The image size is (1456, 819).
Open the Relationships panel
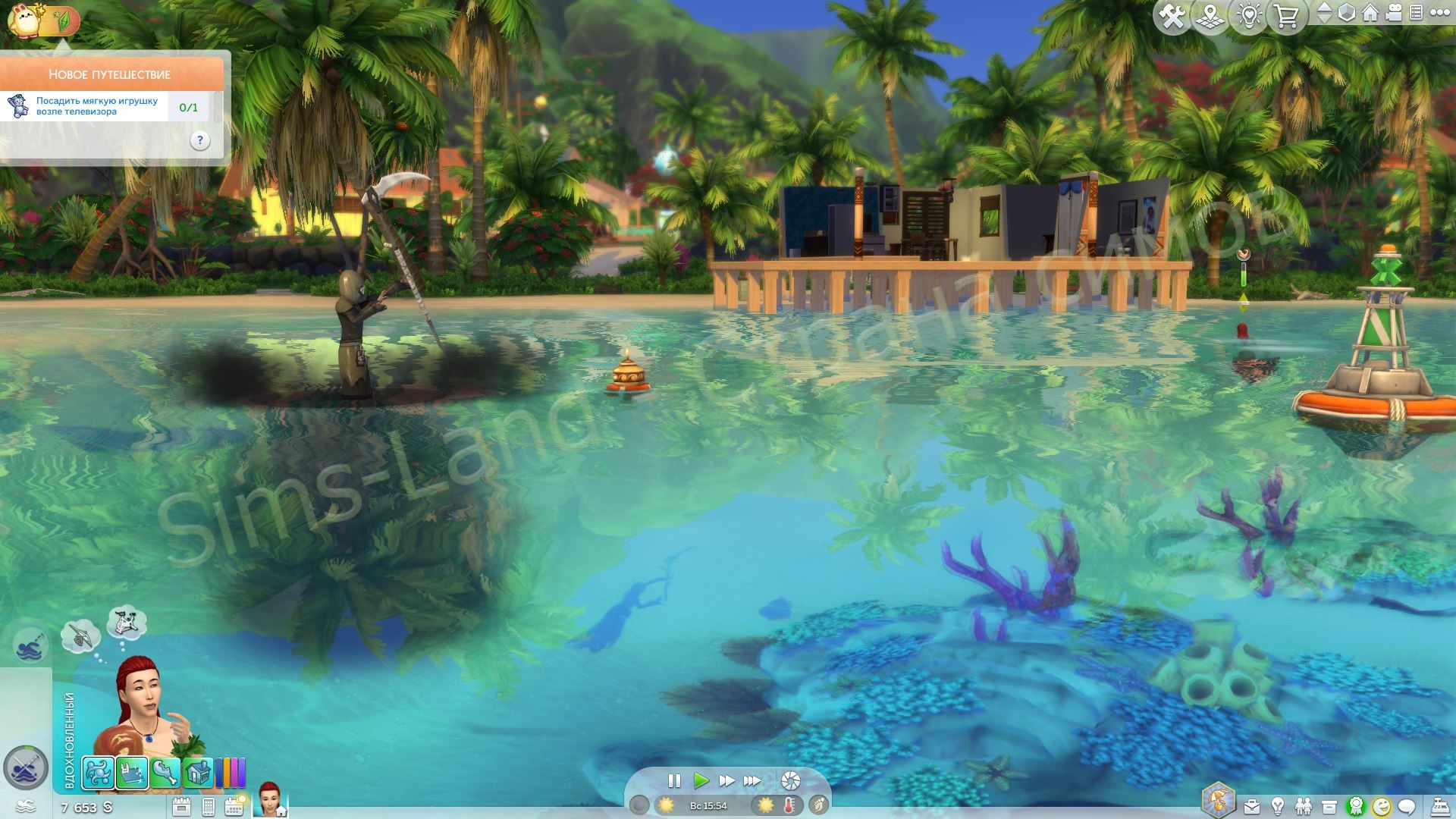(1304, 806)
